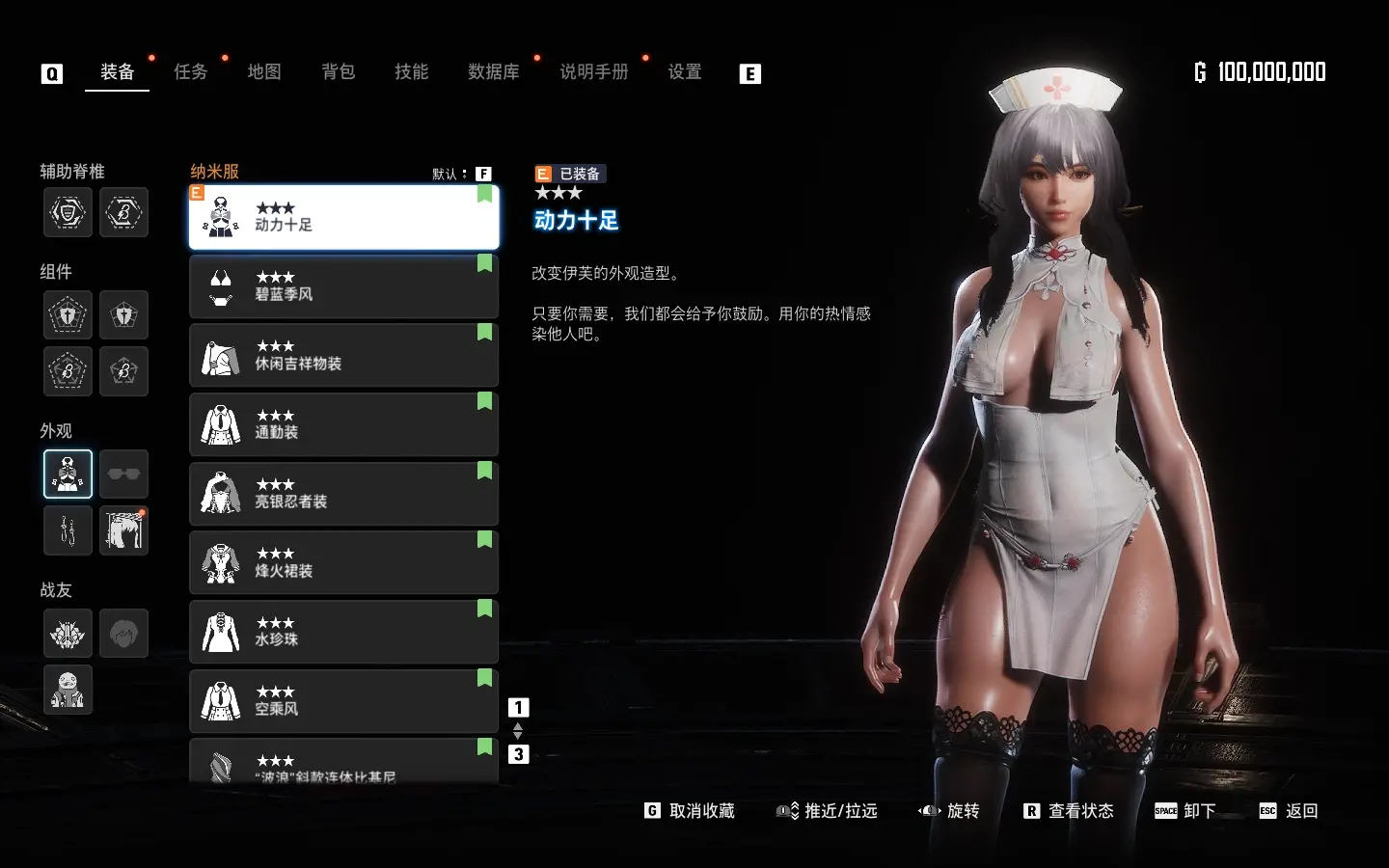Select the 烽火裙装 outfit
The width and height of the screenshot is (1389, 868).
pos(343,563)
